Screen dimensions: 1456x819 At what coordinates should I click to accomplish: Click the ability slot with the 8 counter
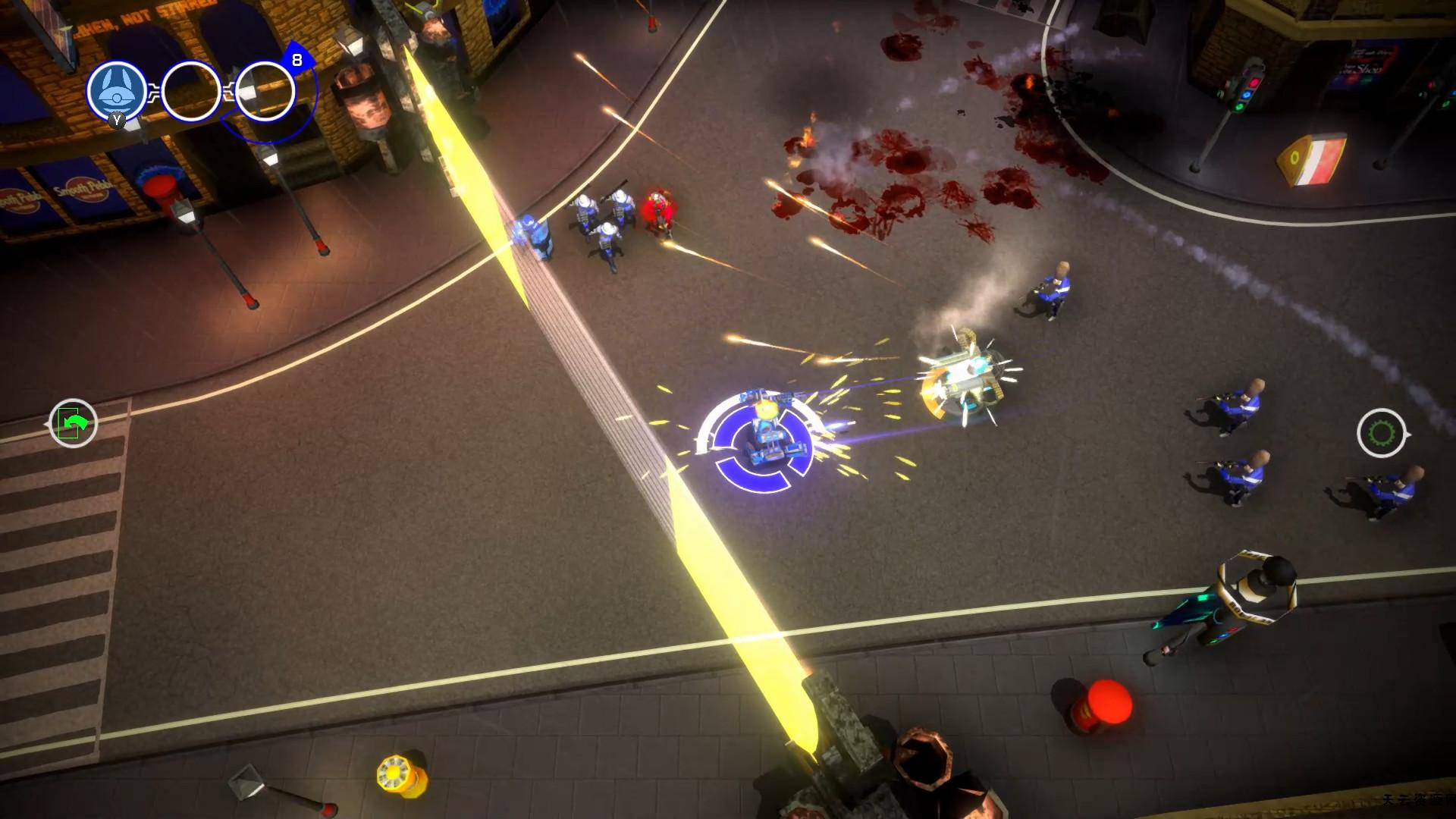pos(264,89)
